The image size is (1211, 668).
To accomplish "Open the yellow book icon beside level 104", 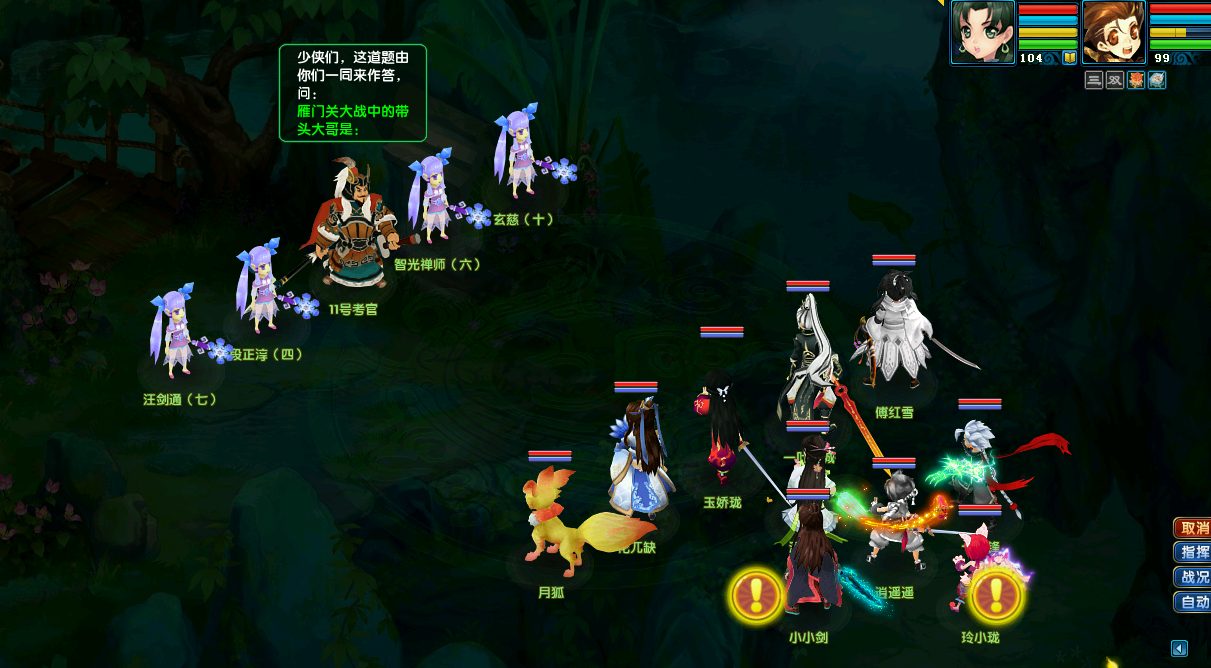I will (x=1069, y=58).
